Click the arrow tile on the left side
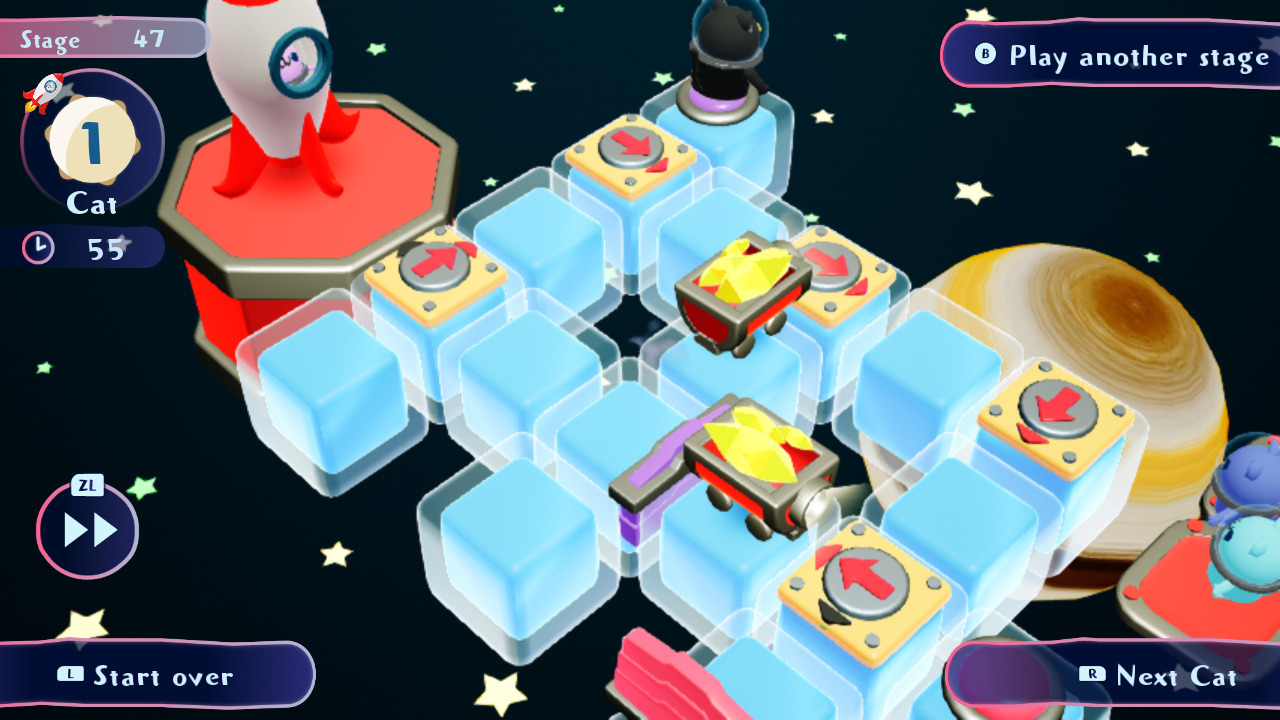This screenshot has width=1280, height=720. pyautogui.click(x=433, y=263)
